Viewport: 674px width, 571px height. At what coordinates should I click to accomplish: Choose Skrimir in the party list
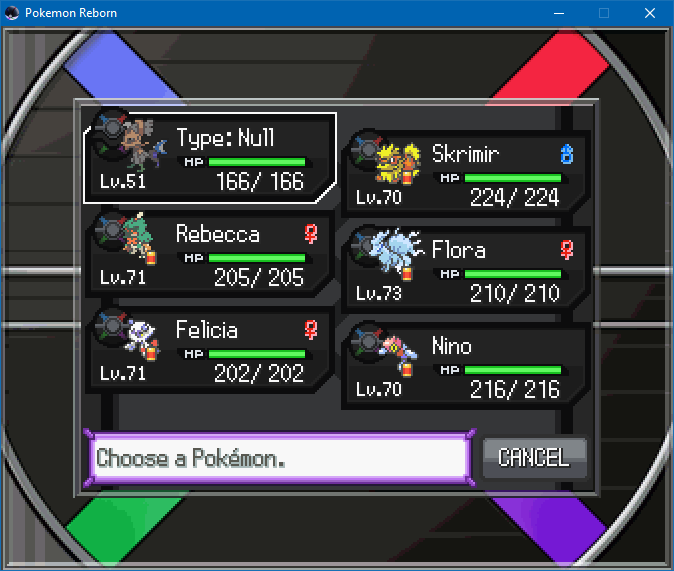466,174
